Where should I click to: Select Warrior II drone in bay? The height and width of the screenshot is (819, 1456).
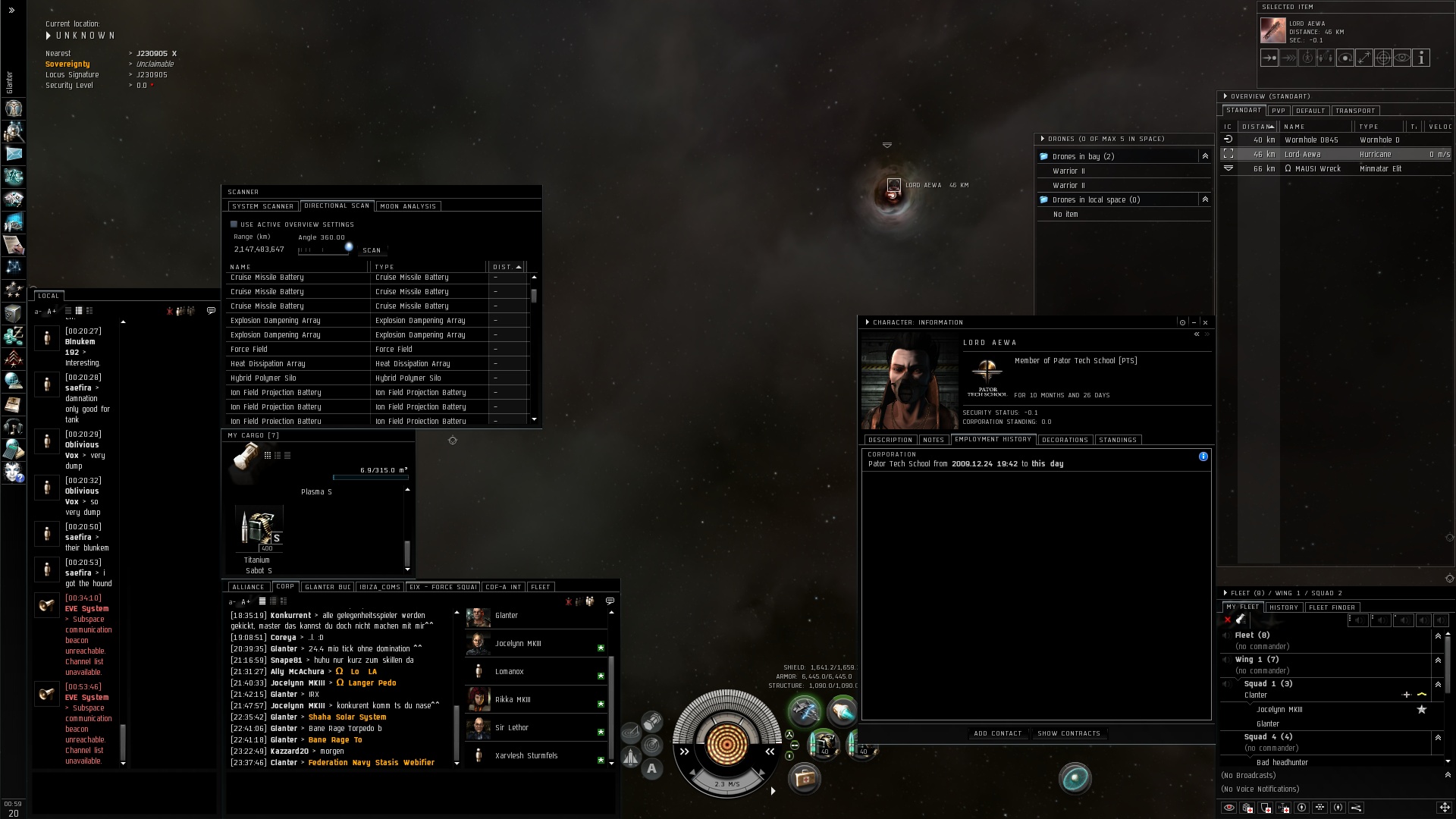pos(1068,171)
